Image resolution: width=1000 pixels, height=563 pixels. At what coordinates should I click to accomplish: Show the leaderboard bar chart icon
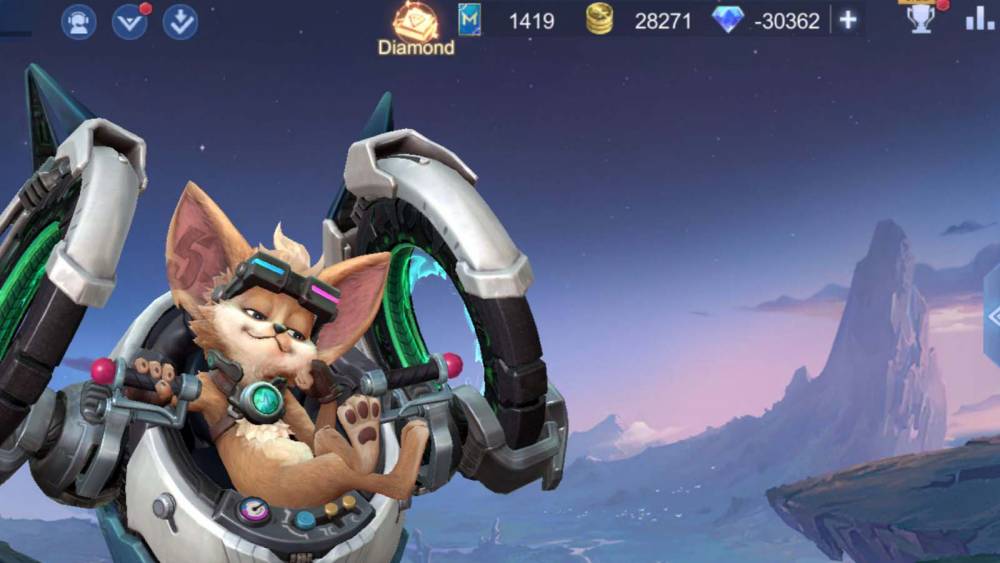[979, 19]
